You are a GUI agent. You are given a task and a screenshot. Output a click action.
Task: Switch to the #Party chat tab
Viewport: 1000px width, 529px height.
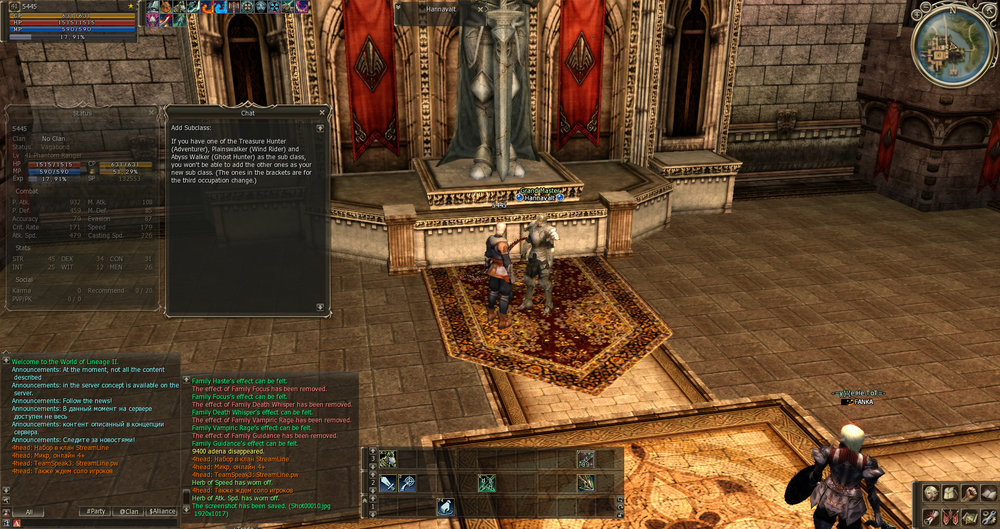click(x=94, y=511)
